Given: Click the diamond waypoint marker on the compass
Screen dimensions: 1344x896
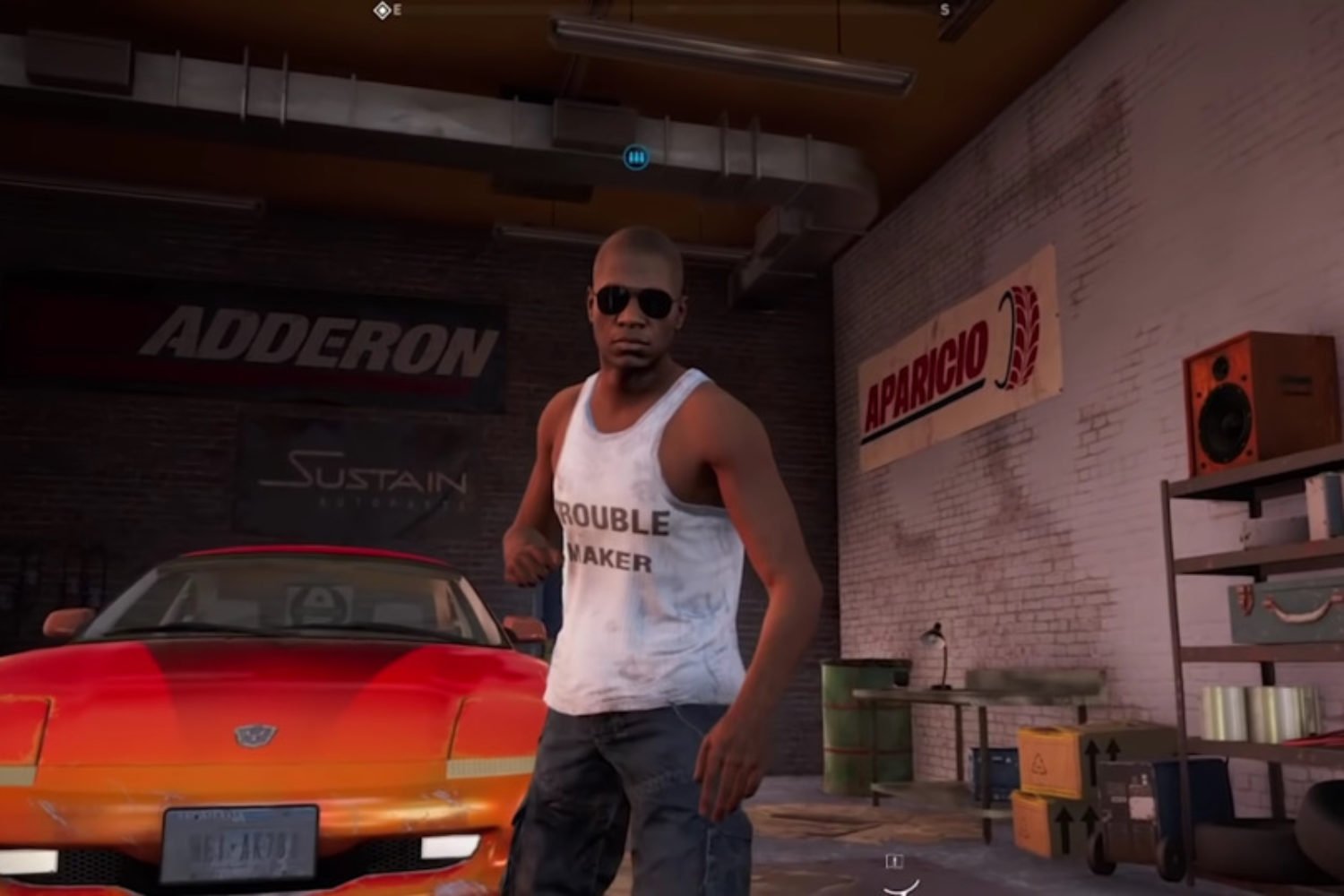Looking at the screenshot, I should coord(382,11).
